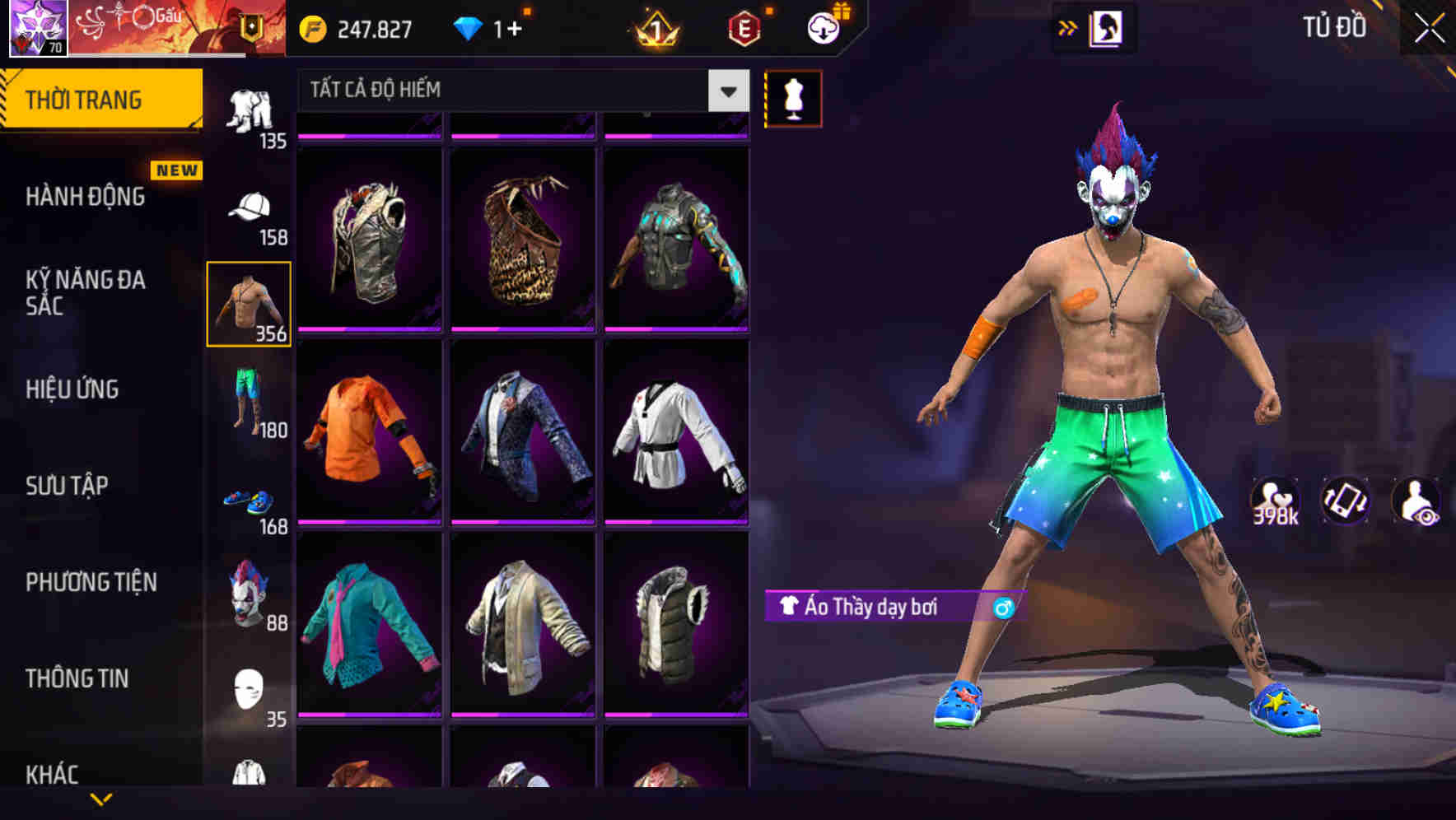1456x820 pixels.
Task: Select the clown mask category icon labeled 88
Action: [247, 591]
